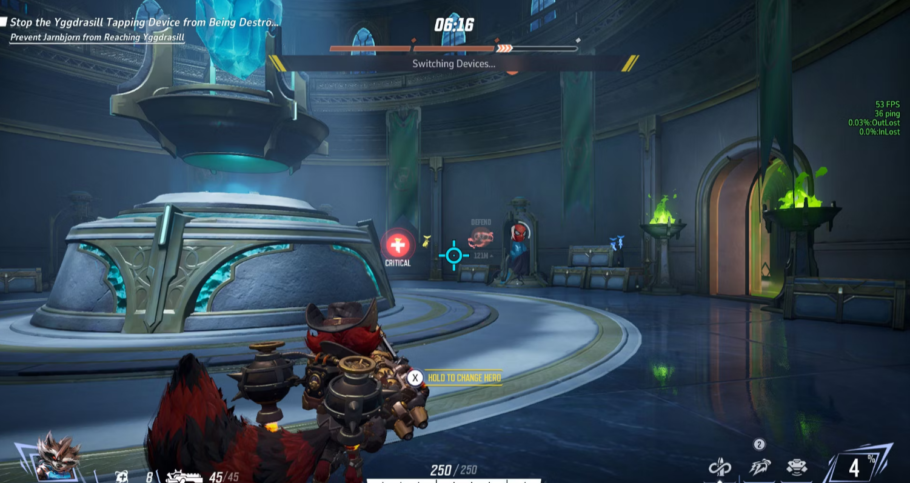
Task: Select the Hold to Change Hero prompt label
Action: (x=464, y=377)
